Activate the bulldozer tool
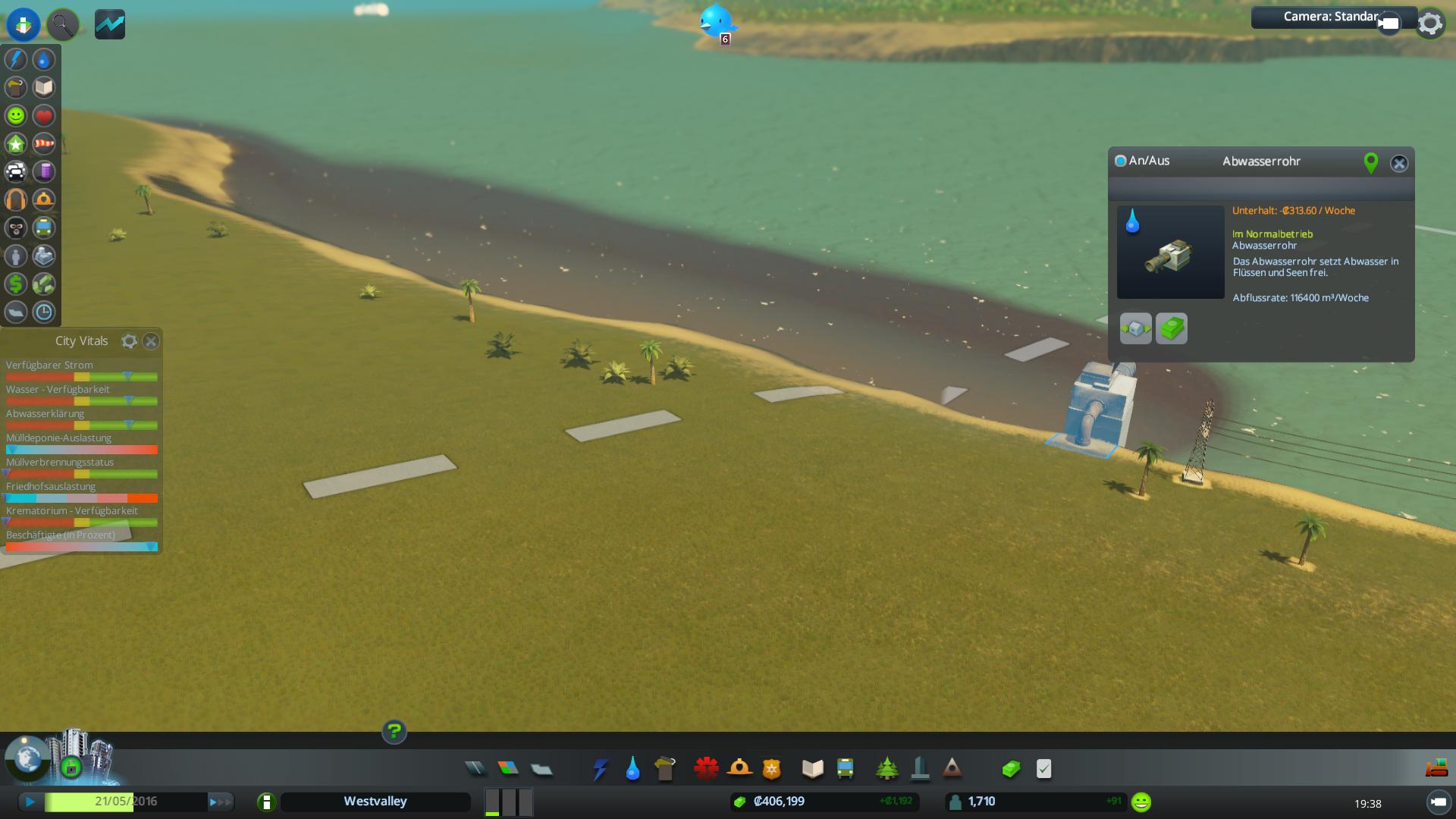This screenshot has height=819, width=1456. click(1436, 769)
